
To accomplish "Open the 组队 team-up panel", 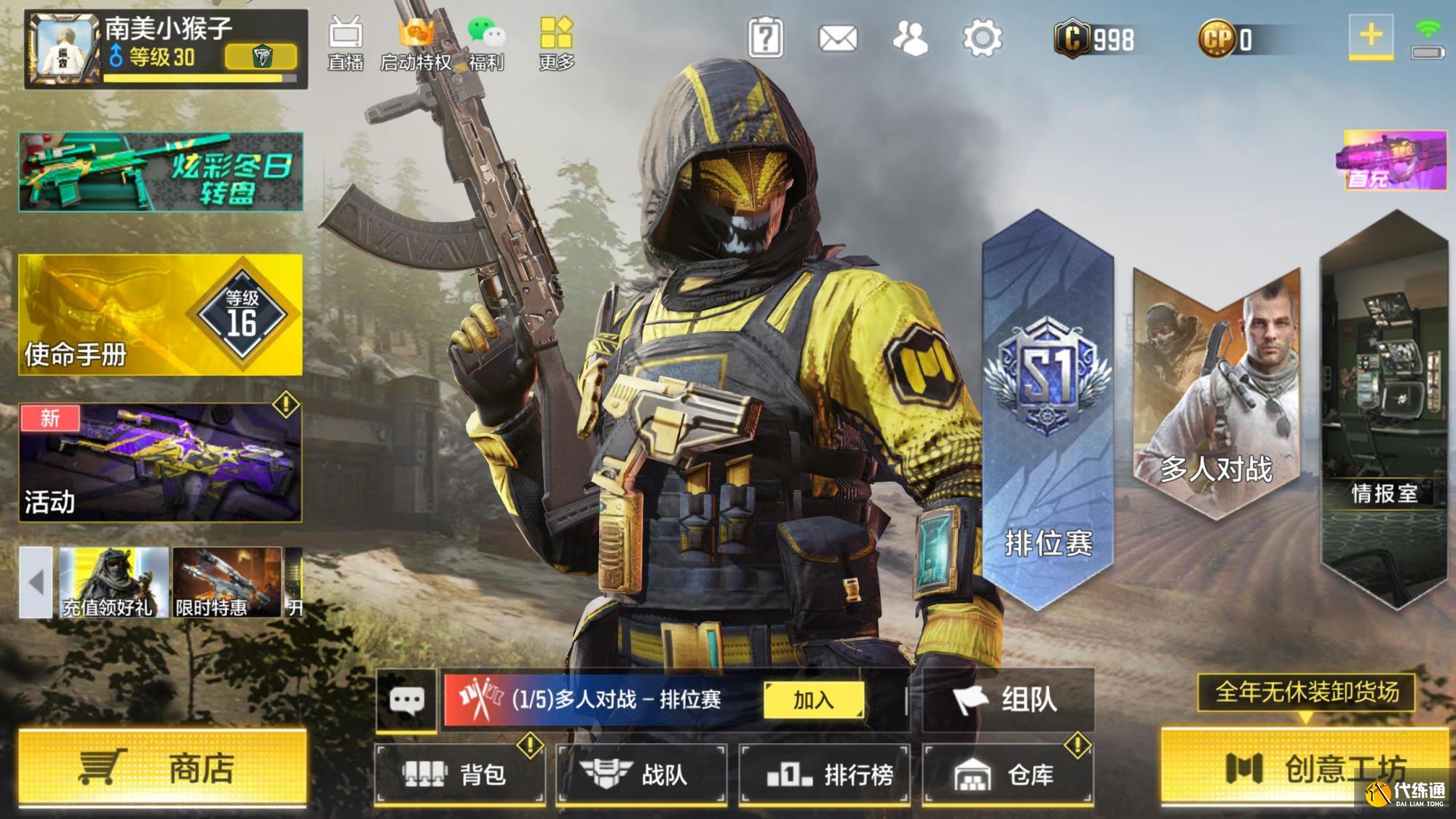I will pyautogui.click(x=1008, y=700).
